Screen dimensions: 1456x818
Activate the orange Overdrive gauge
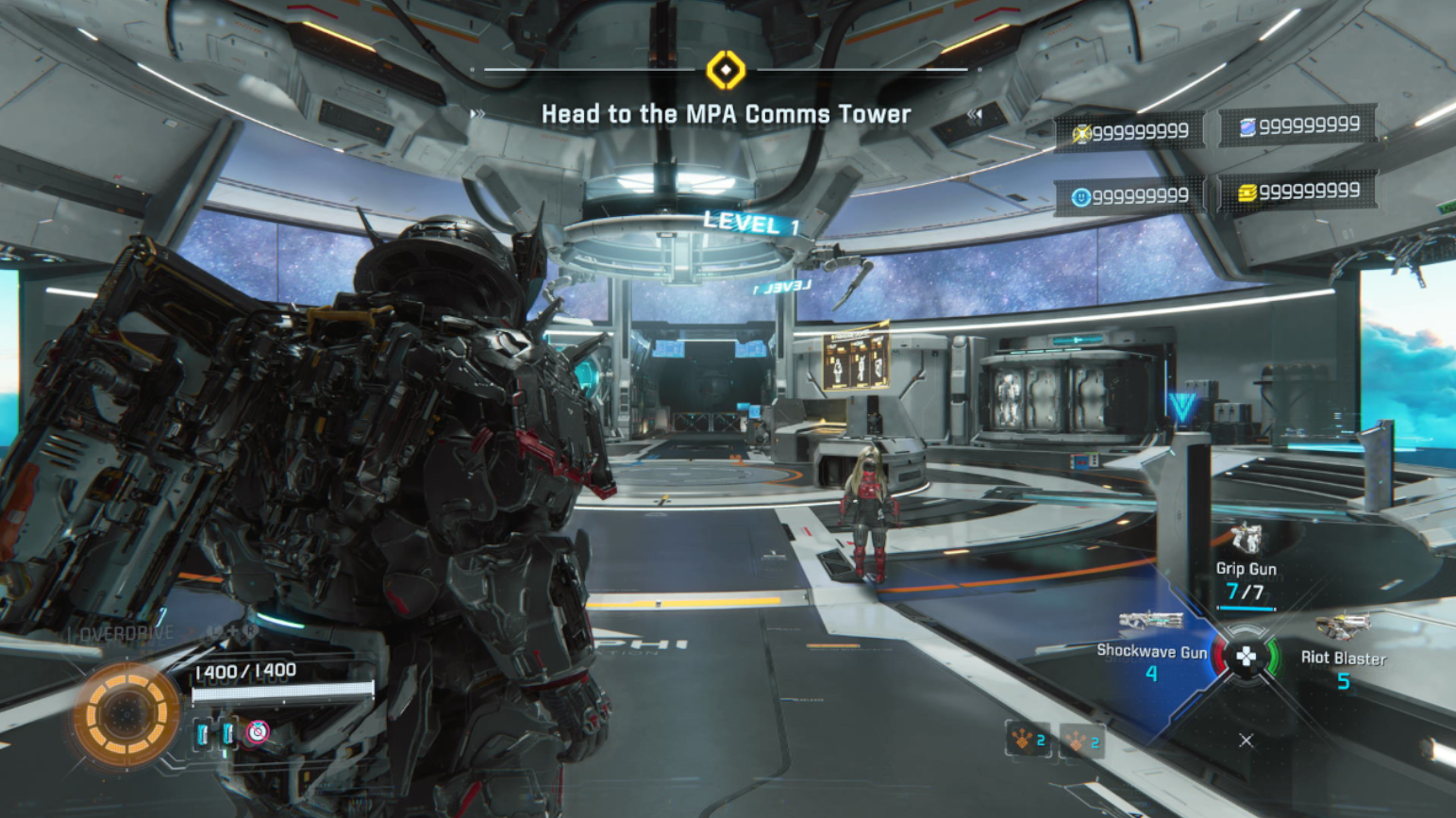tap(126, 714)
